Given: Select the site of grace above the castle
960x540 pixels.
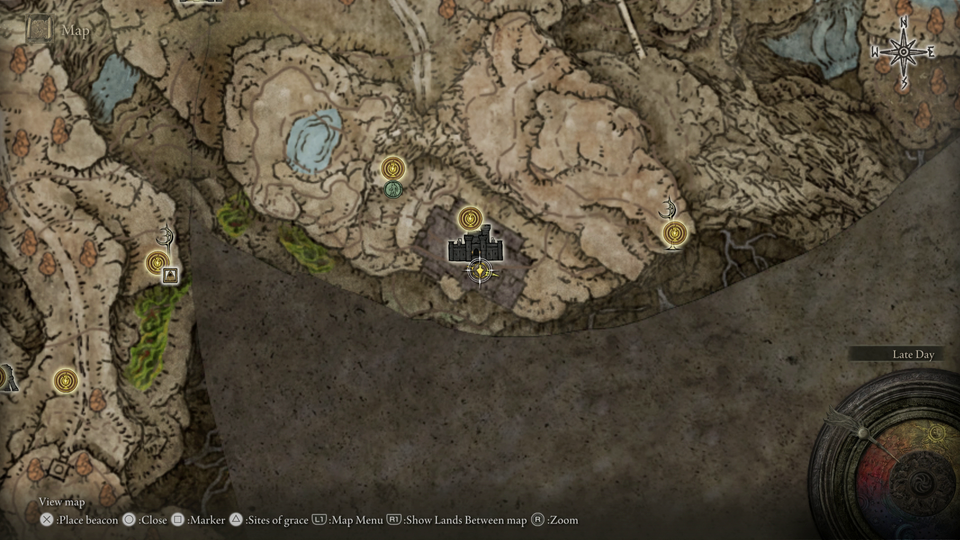Looking at the screenshot, I should tap(471, 219).
